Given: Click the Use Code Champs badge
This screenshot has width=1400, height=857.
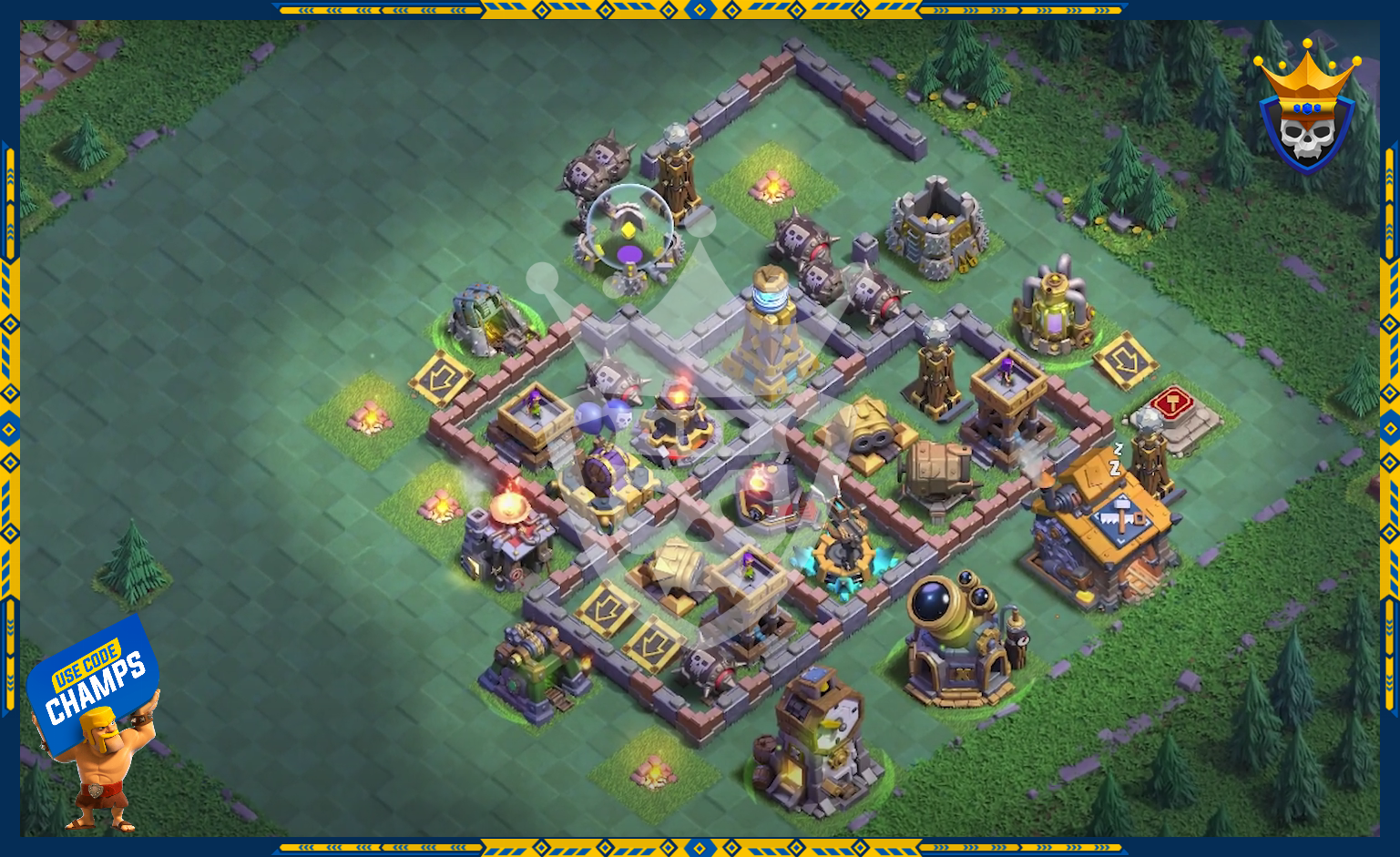Looking at the screenshot, I should click(93, 685).
